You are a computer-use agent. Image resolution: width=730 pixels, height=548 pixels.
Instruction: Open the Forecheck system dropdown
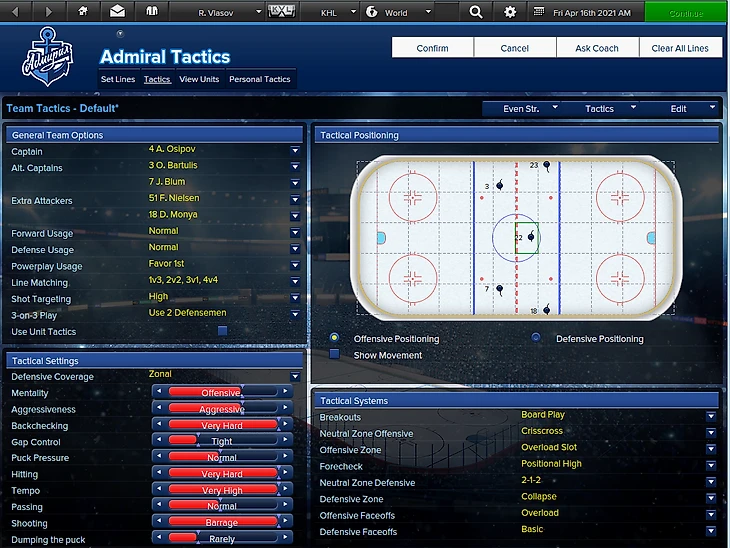(x=711, y=464)
